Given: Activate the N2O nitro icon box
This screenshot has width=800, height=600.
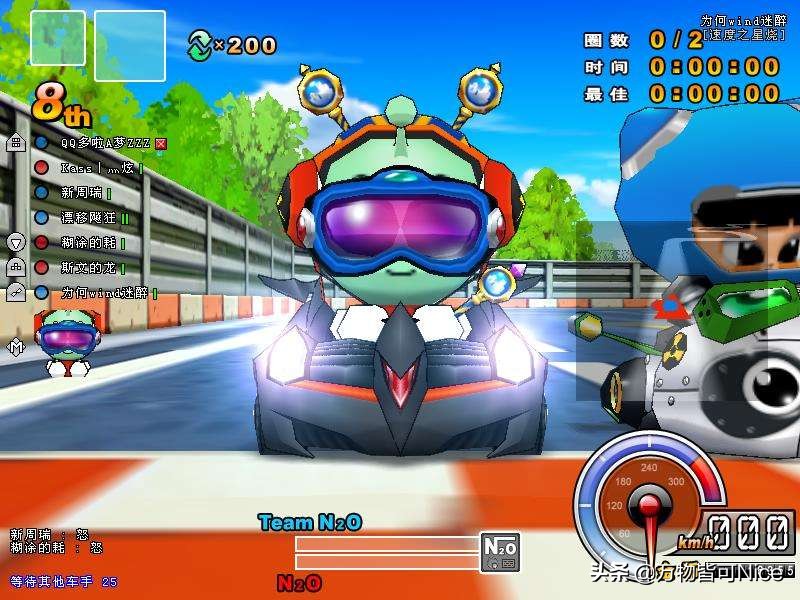Looking at the screenshot, I should point(499,551).
